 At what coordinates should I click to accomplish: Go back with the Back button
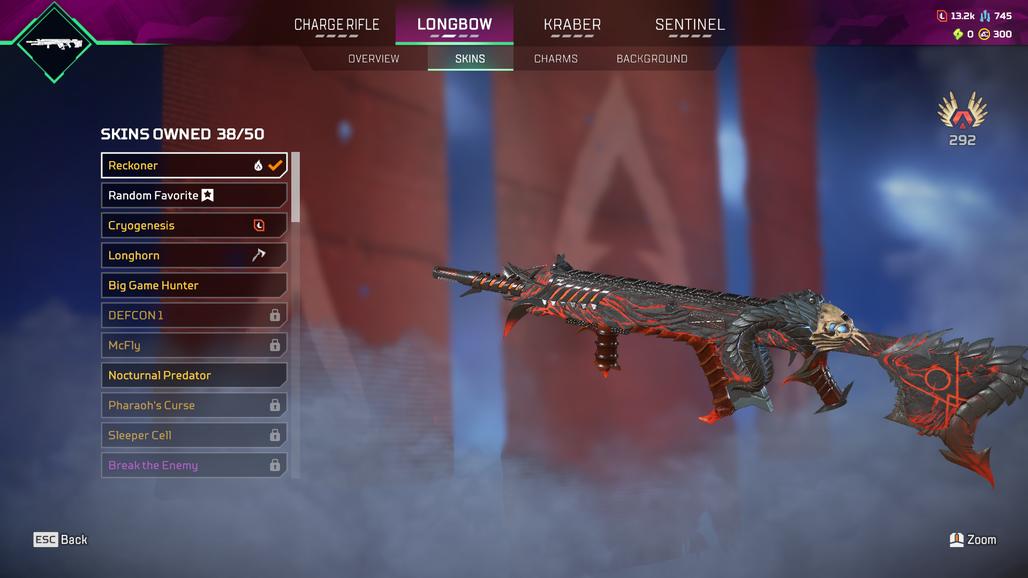click(61, 540)
